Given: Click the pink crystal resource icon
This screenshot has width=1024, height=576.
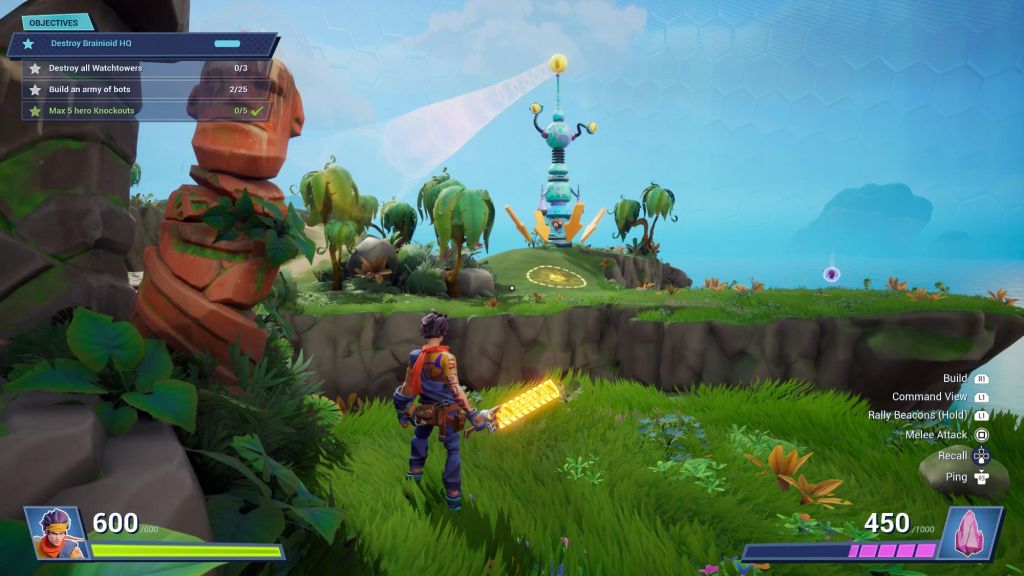Looking at the screenshot, I should [968, 531].
